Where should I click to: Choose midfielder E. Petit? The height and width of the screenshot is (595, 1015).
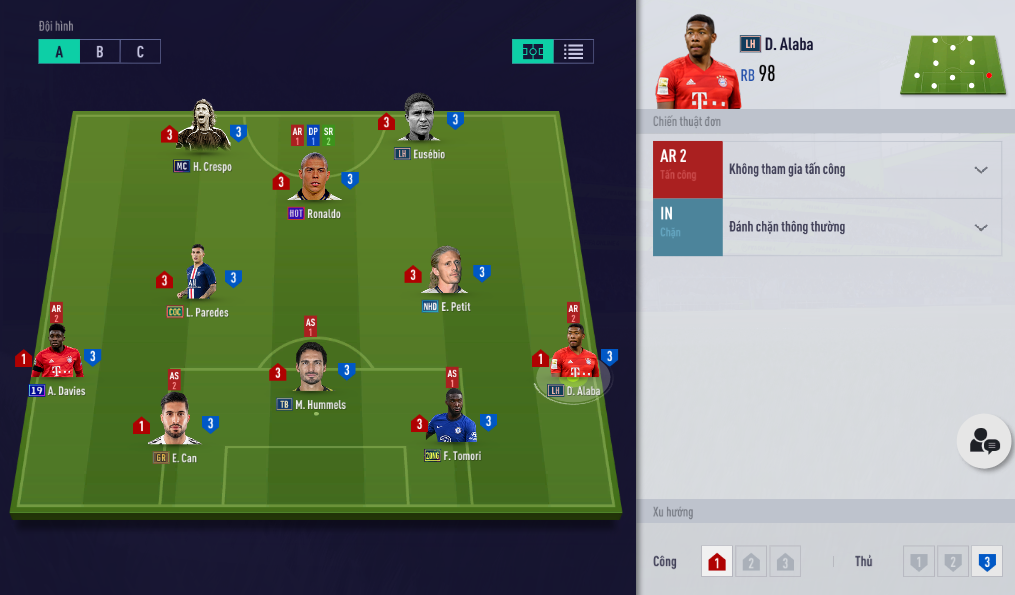446,272
